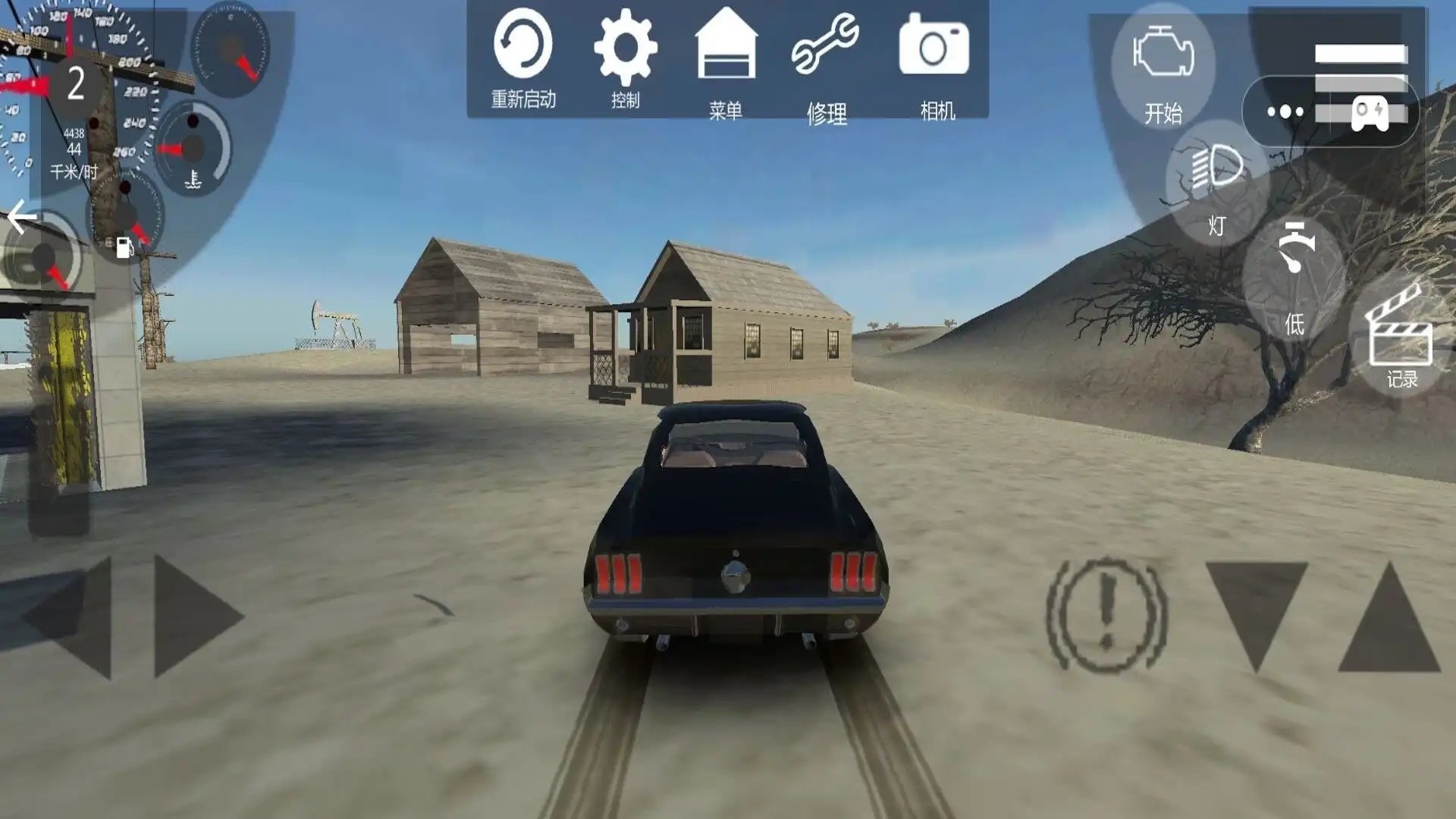
Task: Engage the handbrake exclamation icon
Action: 1106,614
